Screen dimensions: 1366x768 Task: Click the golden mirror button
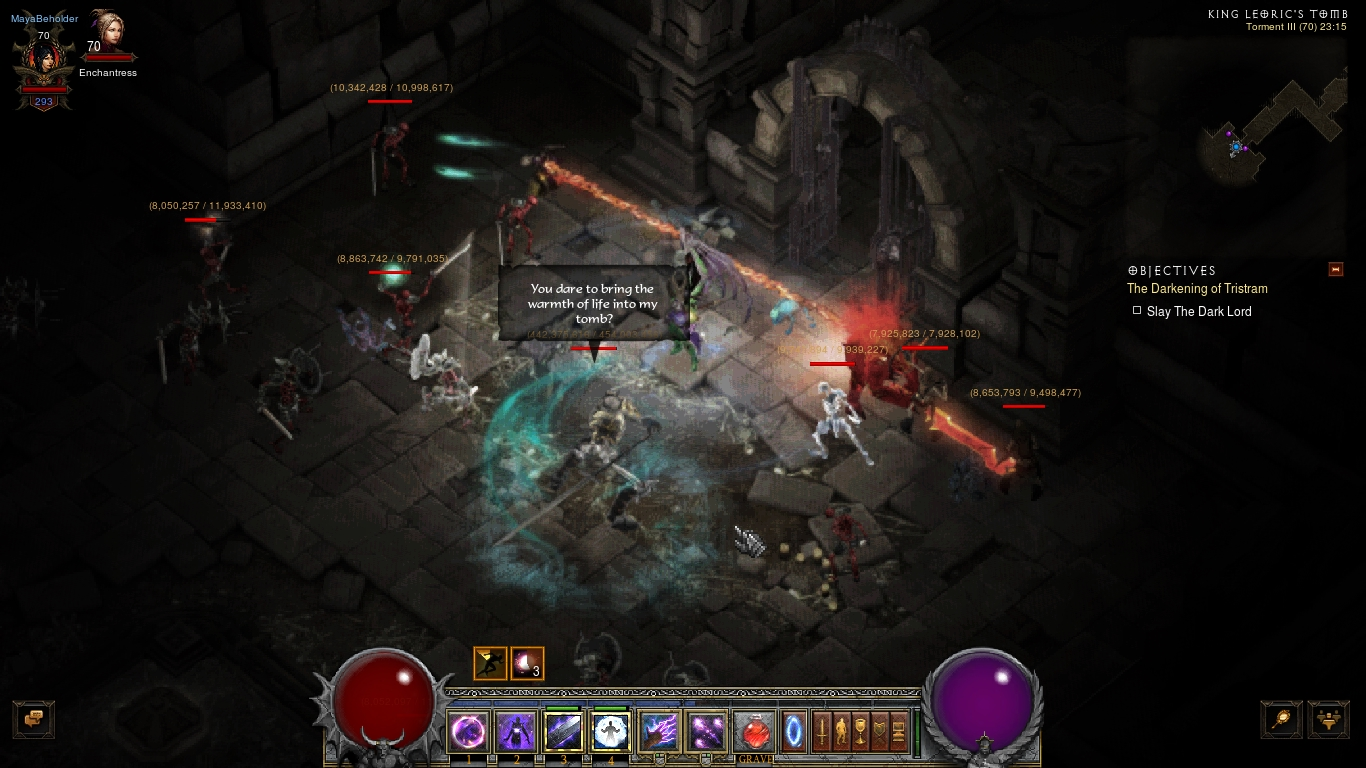point(1281,719)
